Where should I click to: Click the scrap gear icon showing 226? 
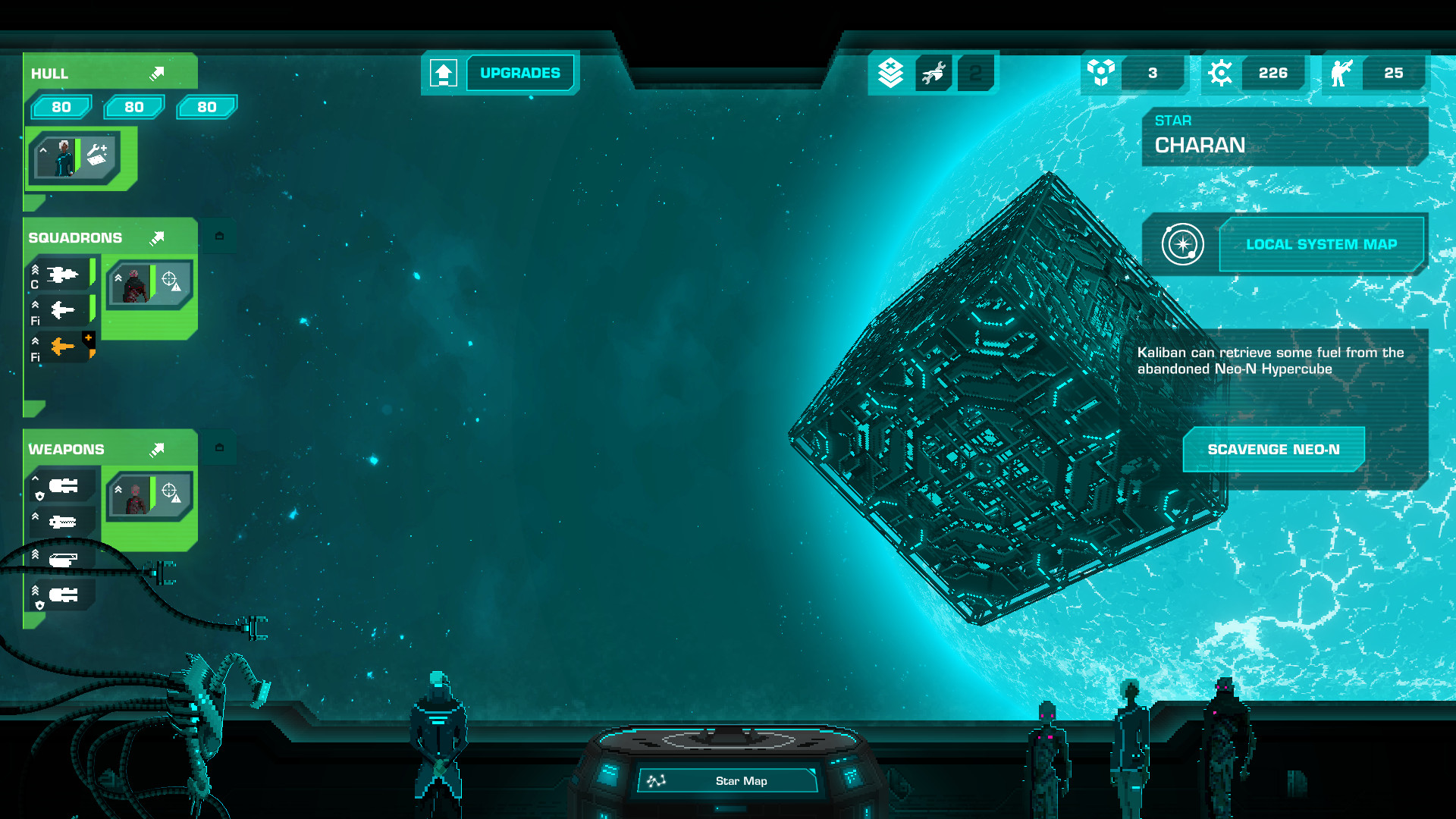click(1221, 73)
